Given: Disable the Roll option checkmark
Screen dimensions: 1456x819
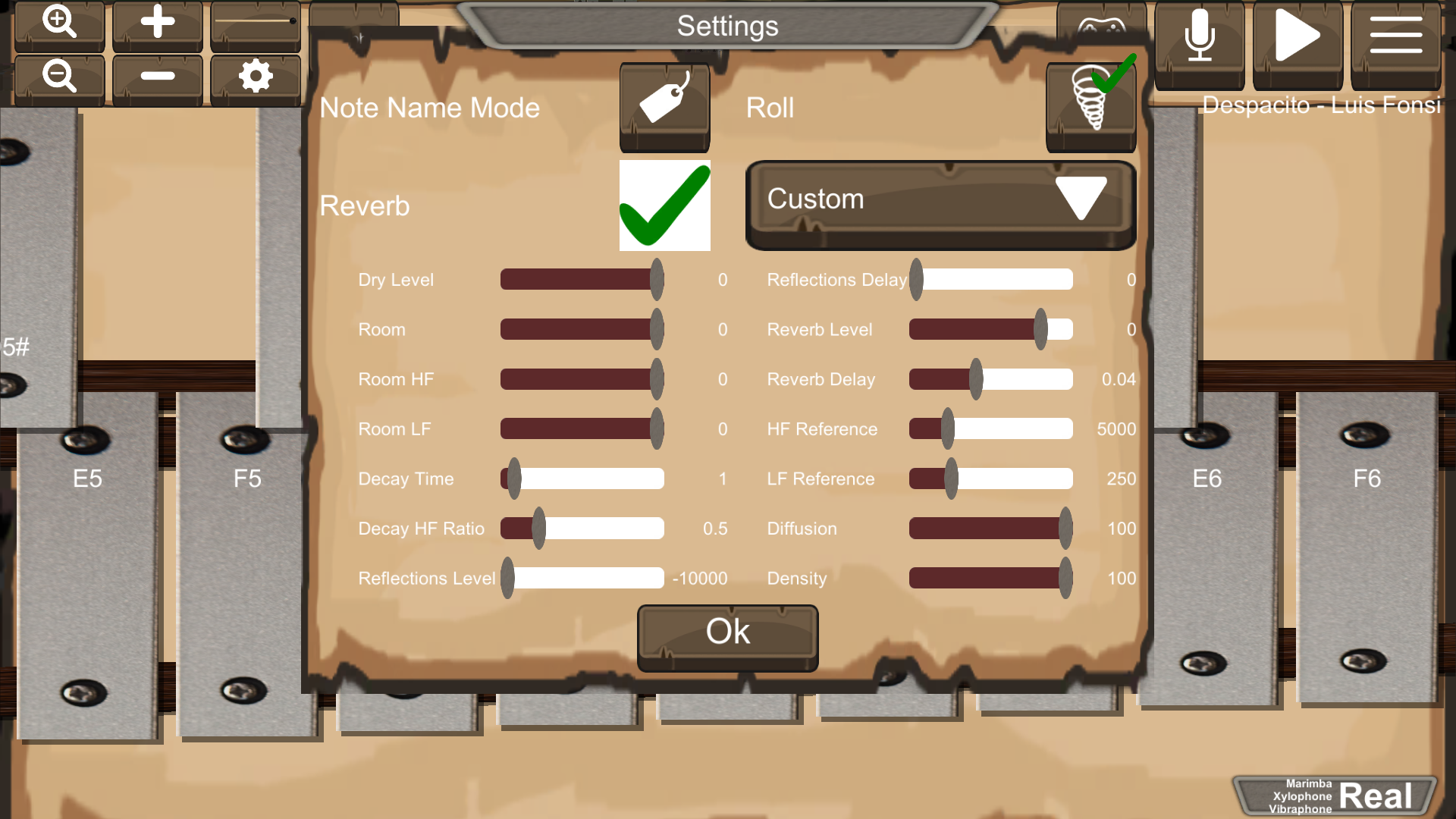Looking at the screenshot, I should (x=1090, y=105).
